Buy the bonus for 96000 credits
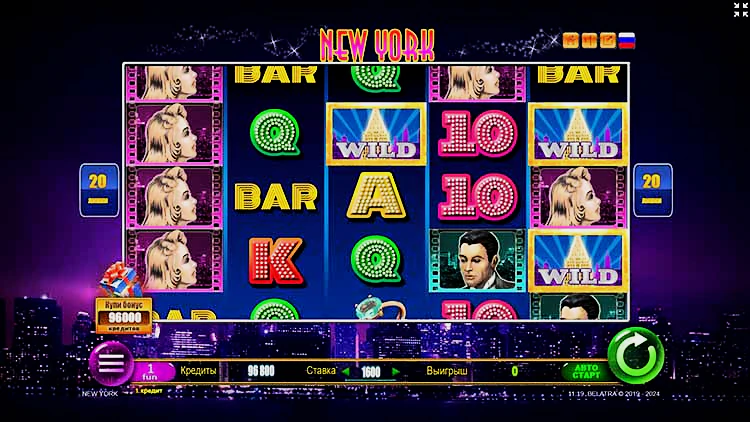This screenshot has height=422, width=750. 124,315
